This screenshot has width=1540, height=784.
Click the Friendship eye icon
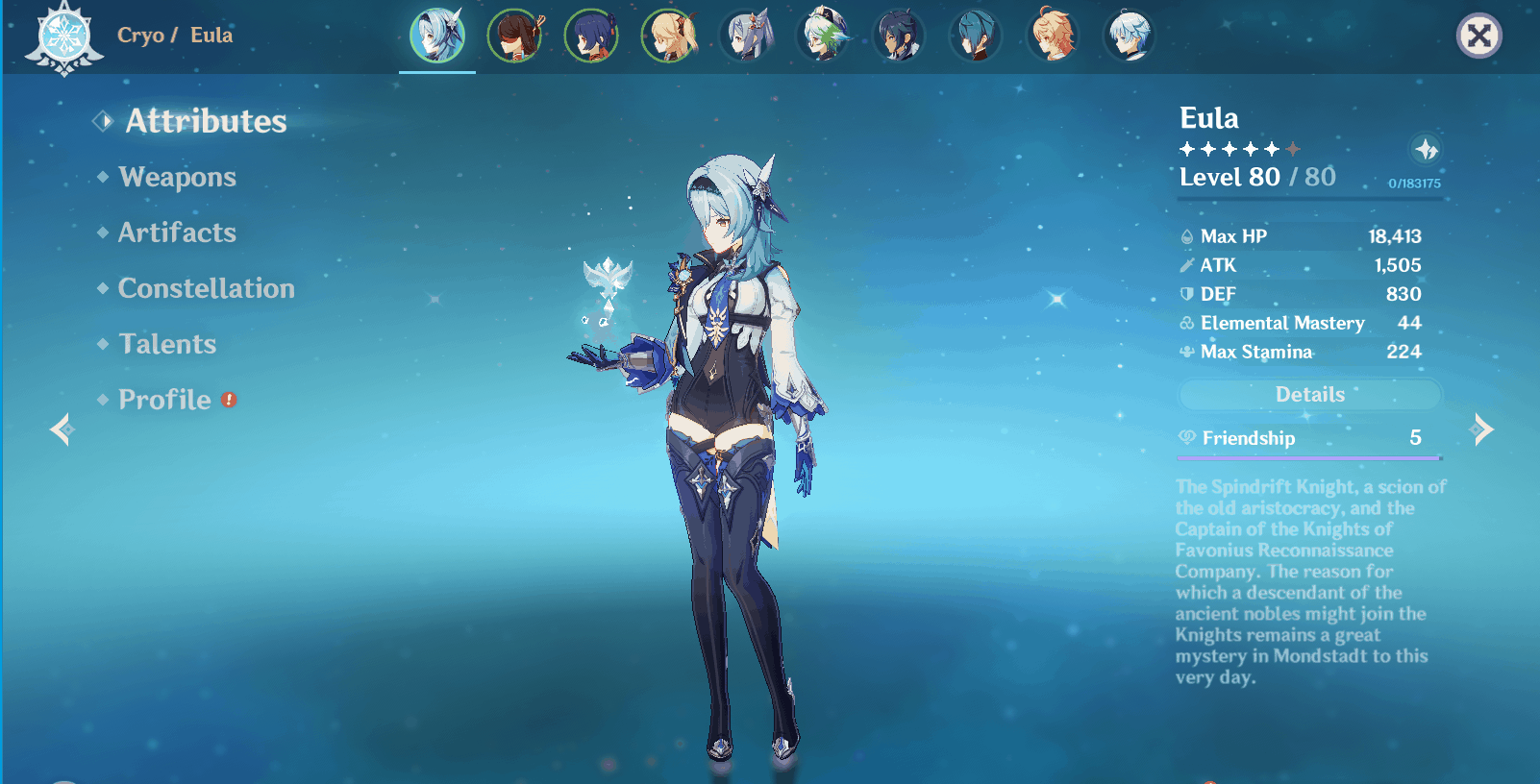pyautogui.click(x=1186, y=438)
